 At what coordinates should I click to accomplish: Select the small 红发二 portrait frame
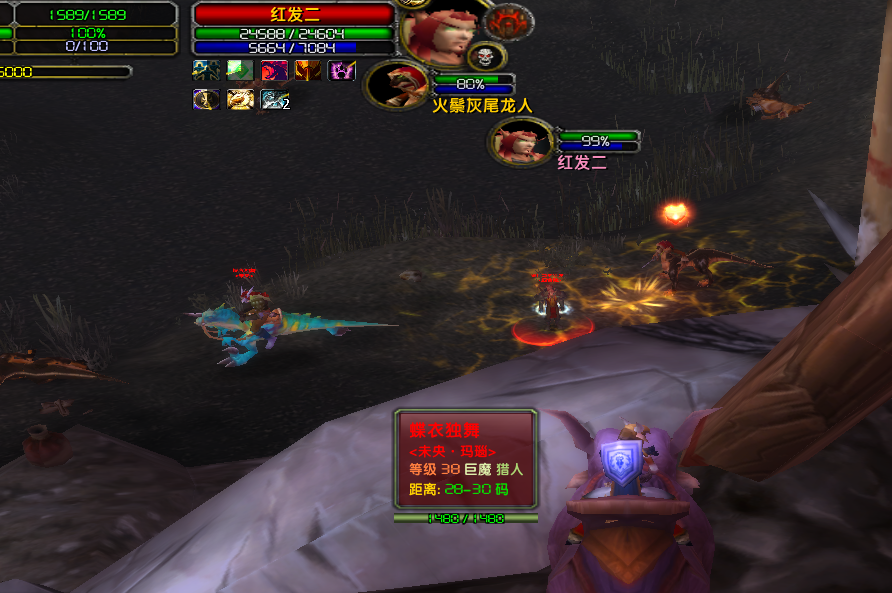520,141
